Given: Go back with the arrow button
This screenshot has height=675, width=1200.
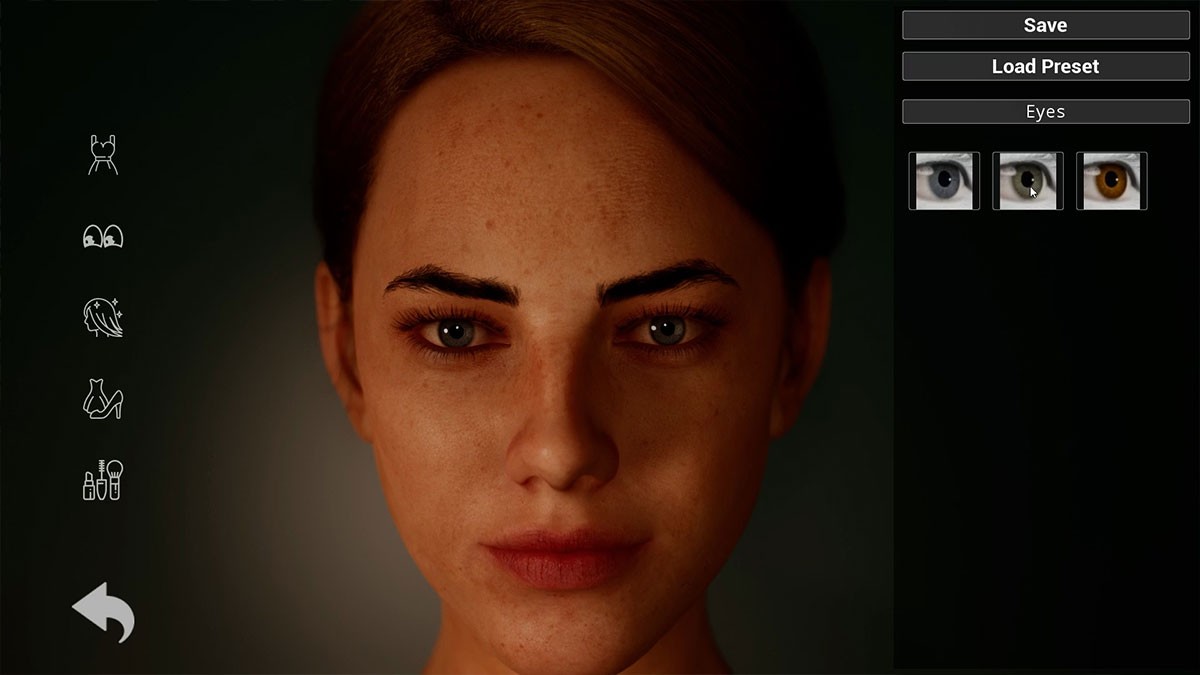Looking at the screenshot, I should 103,611.
